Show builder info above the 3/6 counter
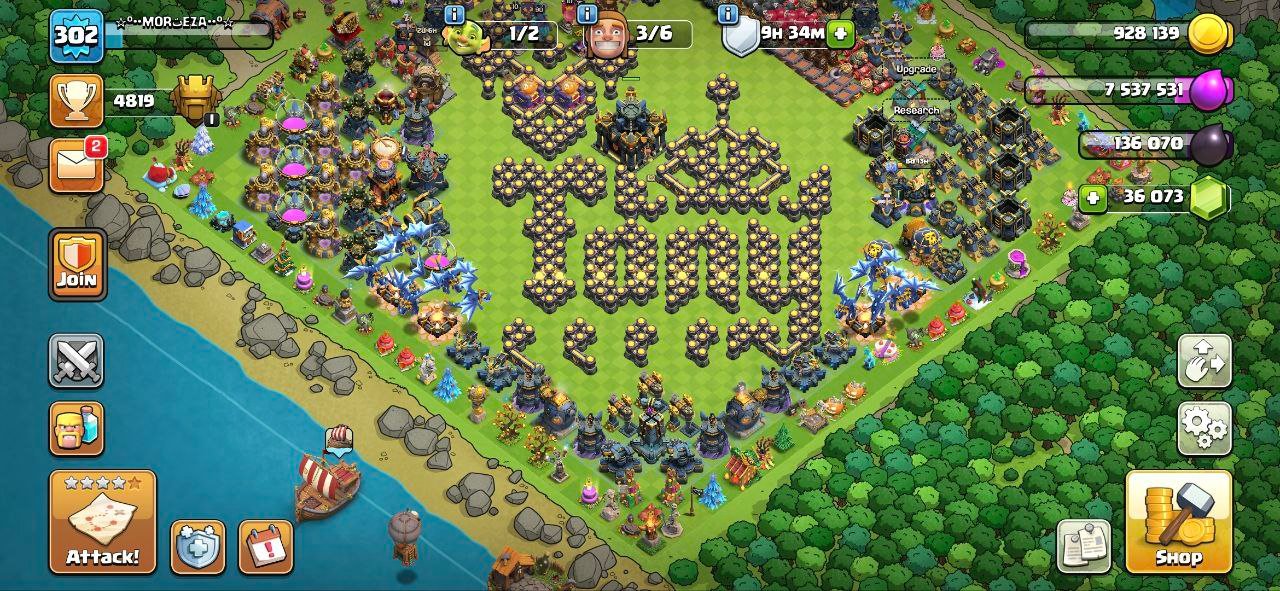This screenshot has width=1280, height=591. pos(588,13)
